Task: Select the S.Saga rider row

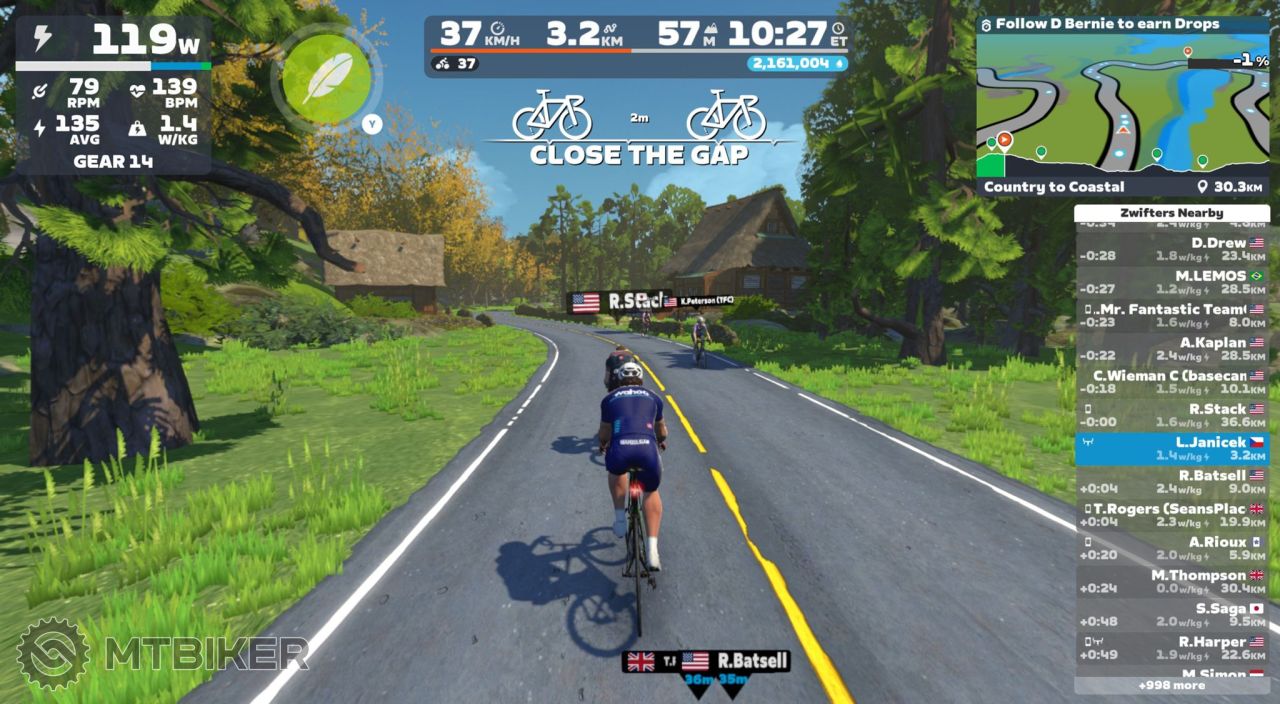Action: 1171,615
